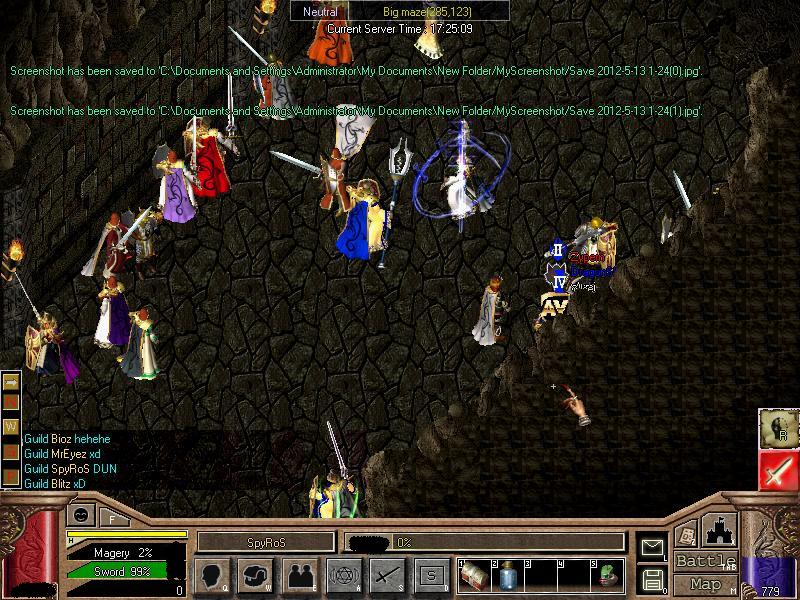Click the arrow button atop the chat filters
Screen dimensions: 800x600
pos(12,382)
